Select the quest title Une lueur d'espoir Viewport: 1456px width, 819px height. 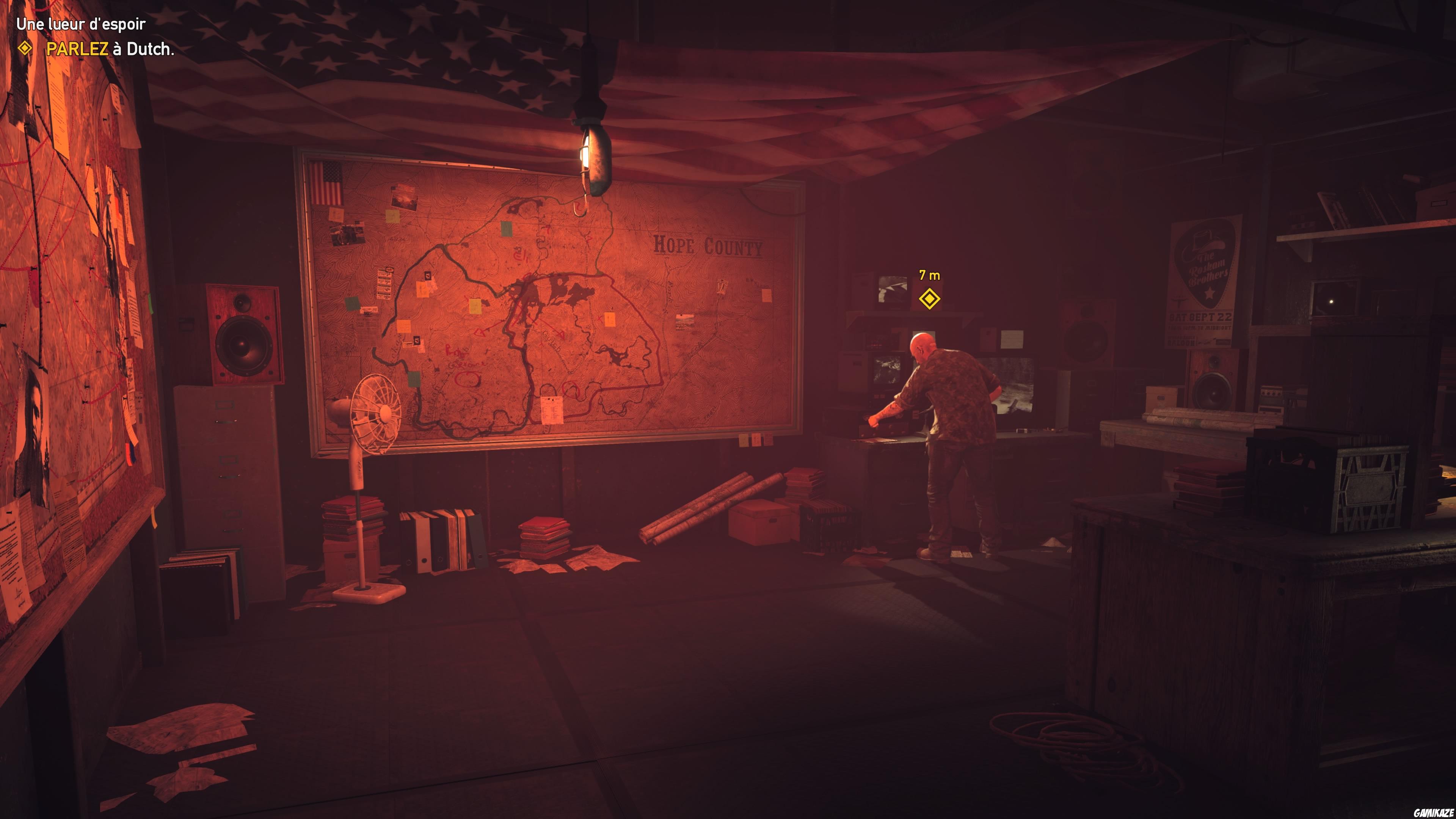[81, 25]
